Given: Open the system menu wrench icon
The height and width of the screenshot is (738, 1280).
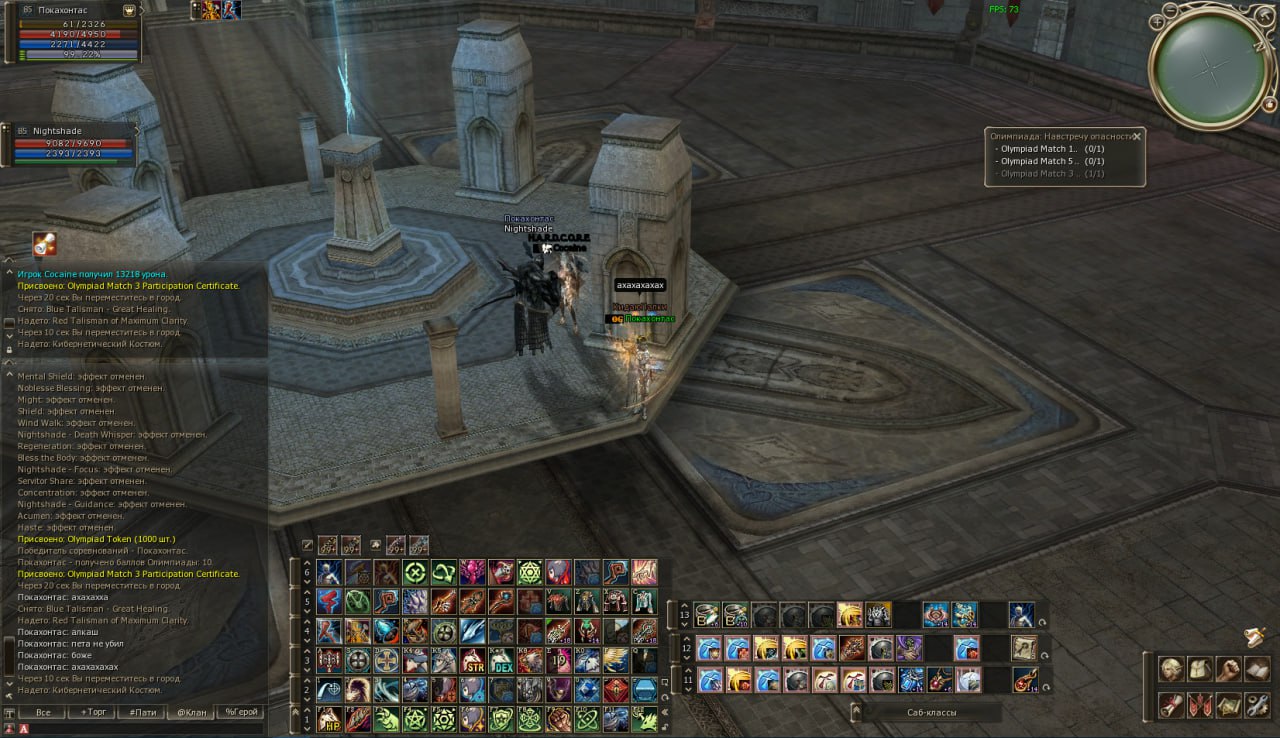Looking at the screenshot, I should coord(1257,705).
